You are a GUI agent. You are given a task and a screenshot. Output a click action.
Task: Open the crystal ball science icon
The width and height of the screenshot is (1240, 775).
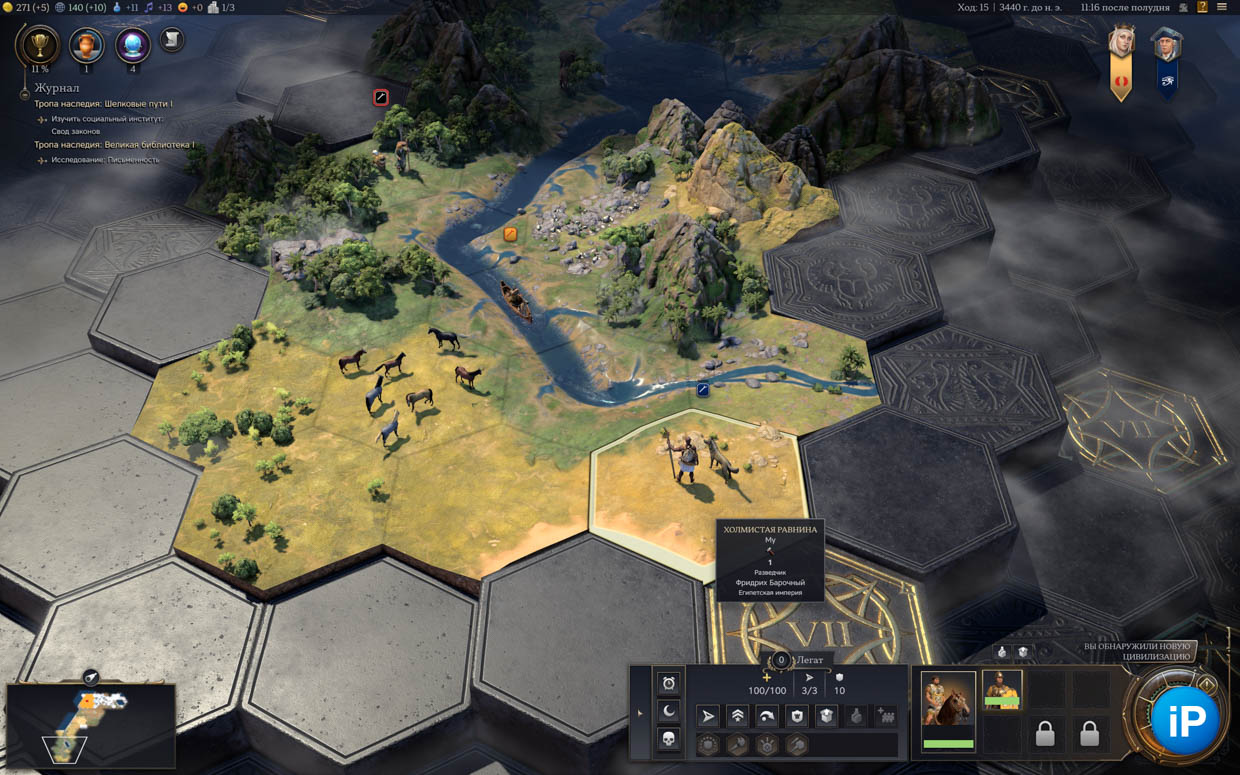point(132,44)
